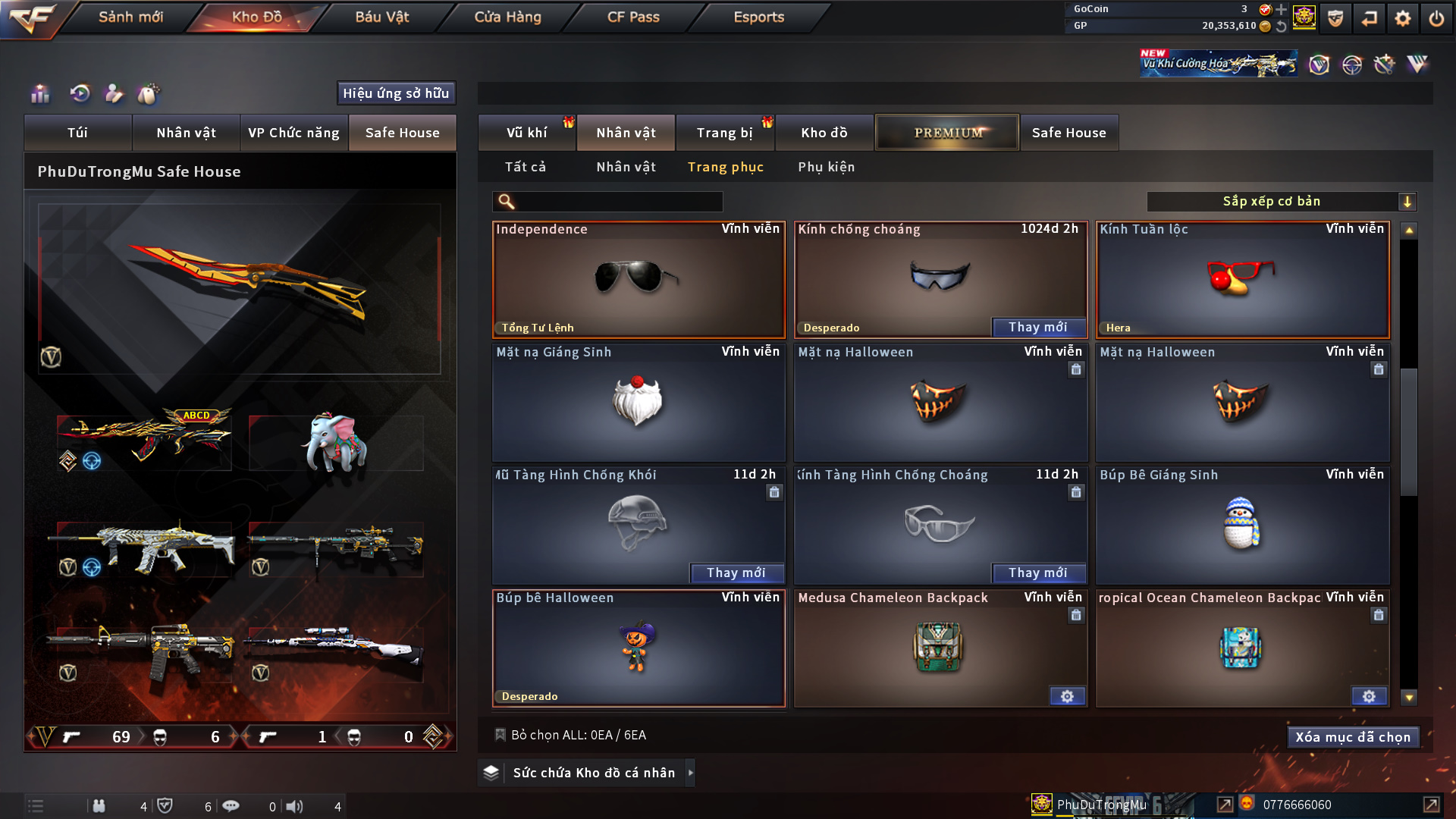The height and width of the screenshot is (819, 1456).
Task: Open Cửa Hàng shop
Action: 507,17
